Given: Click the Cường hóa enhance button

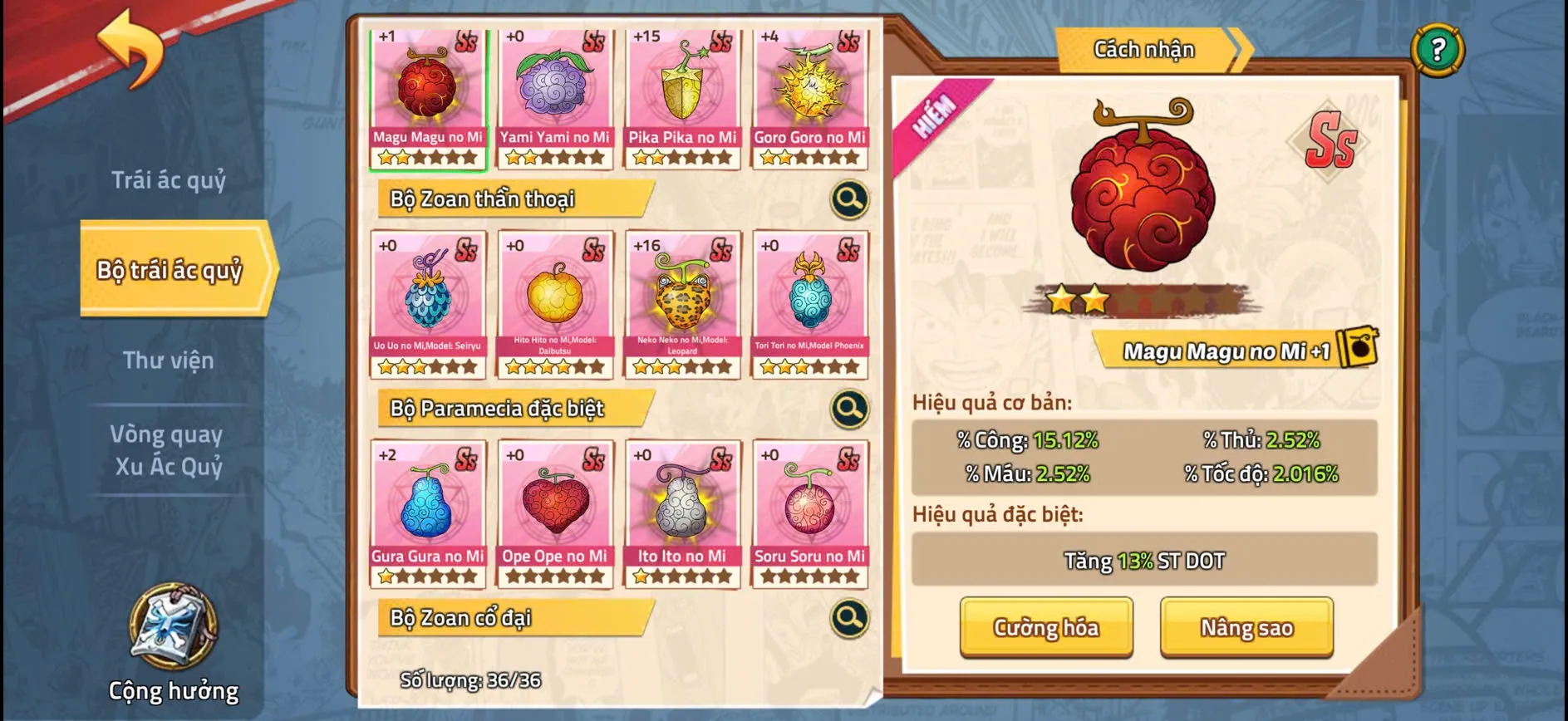Looking at the screenshot, I should pos(1046,627).
